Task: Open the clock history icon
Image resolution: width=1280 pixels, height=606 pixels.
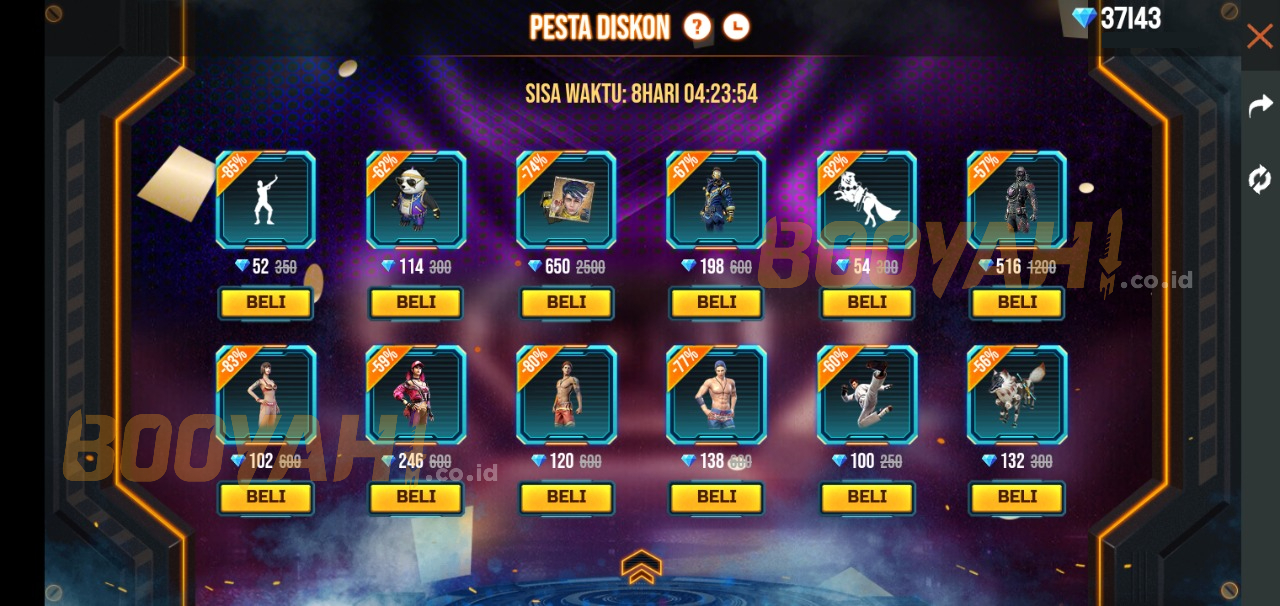Action: pos(736,27)
